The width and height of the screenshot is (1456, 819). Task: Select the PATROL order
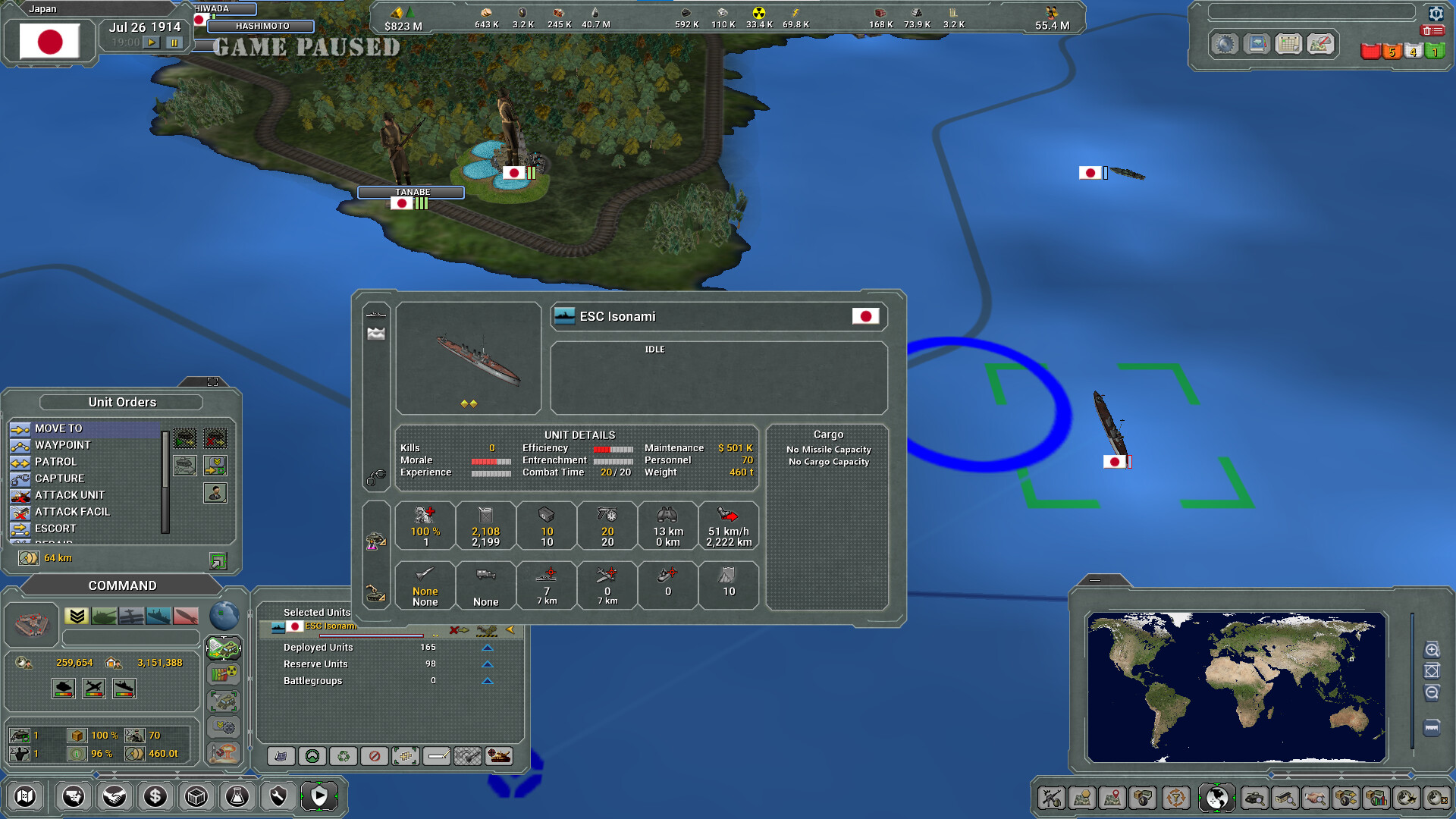click(x=57, y=462)
